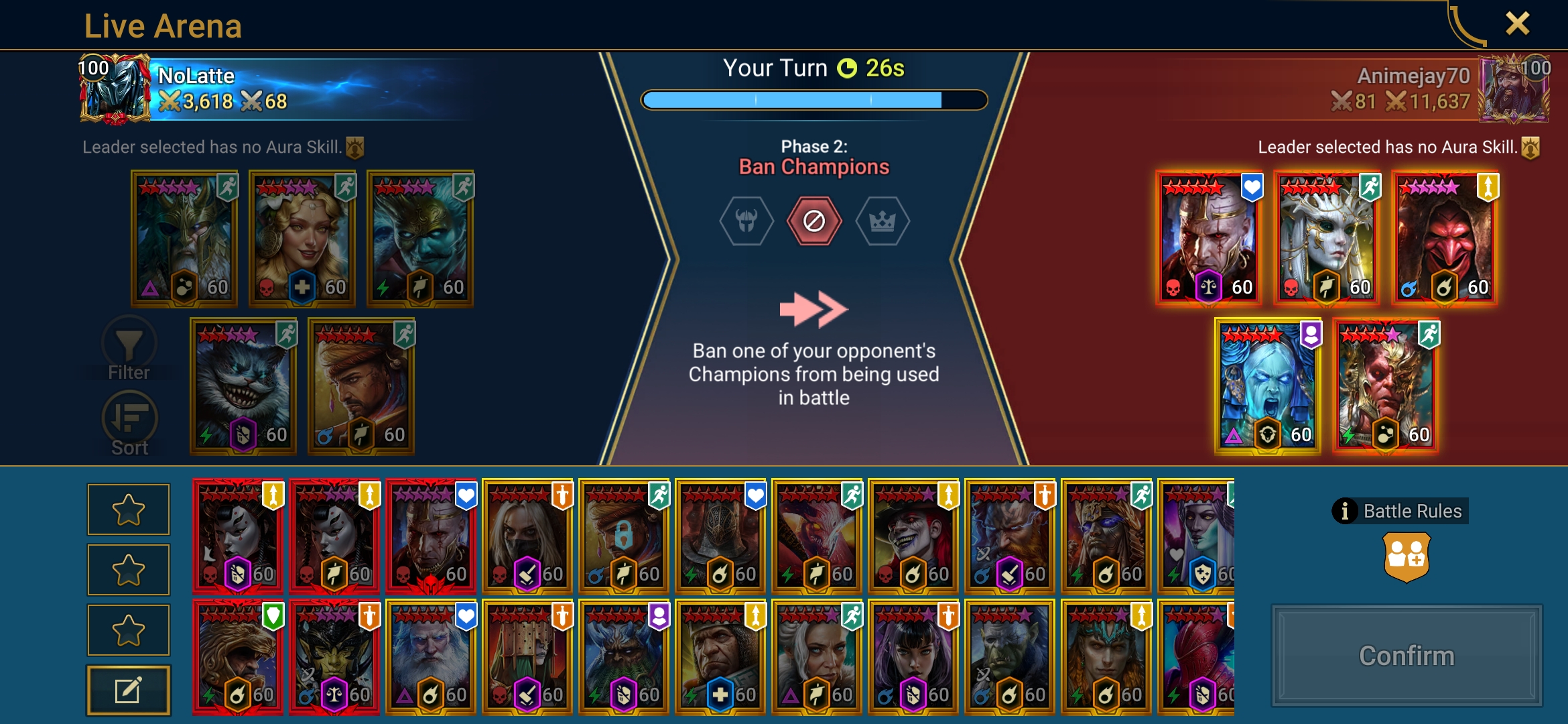Image resolution: width=1568 pixels, height=724 pixels.
Task: Select your horned helmet bearded champion
Action: 184,239
